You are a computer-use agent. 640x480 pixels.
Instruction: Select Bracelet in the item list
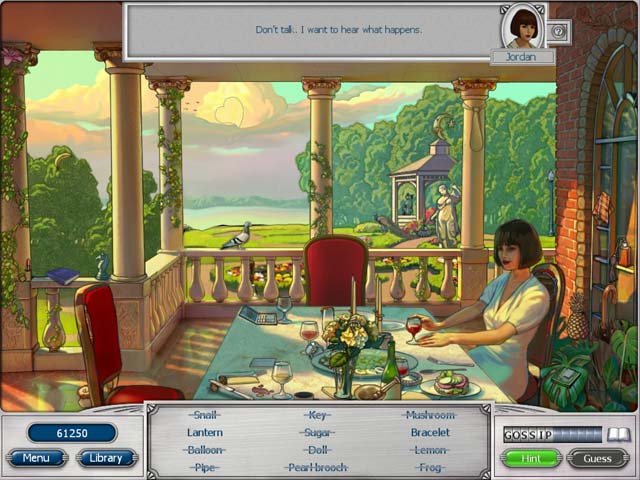430,433
